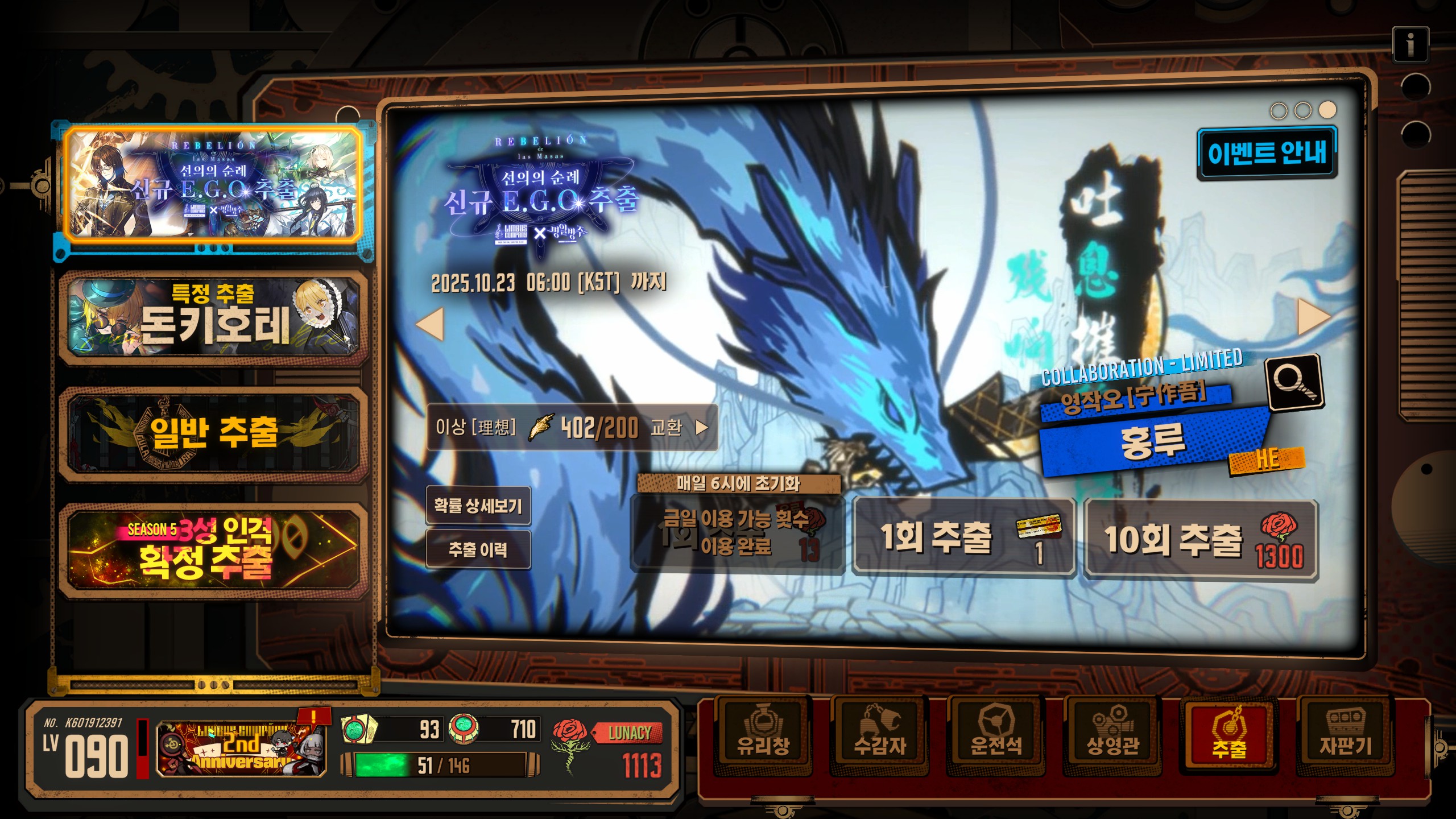Open the 수감자 sinners menu
1456x819 pixels.
(x=879, y=735)
